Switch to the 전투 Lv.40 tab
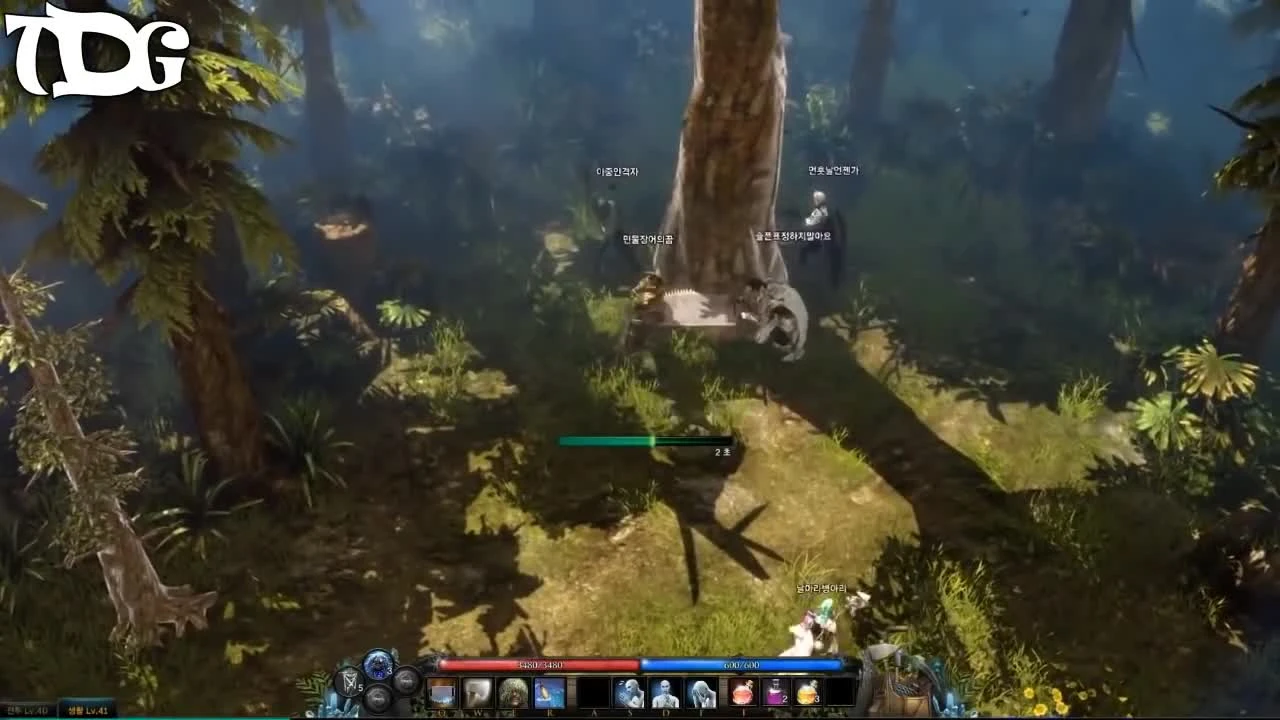Image resolution: width=1280 pixels, height=720 pixels. click(25, 707)
